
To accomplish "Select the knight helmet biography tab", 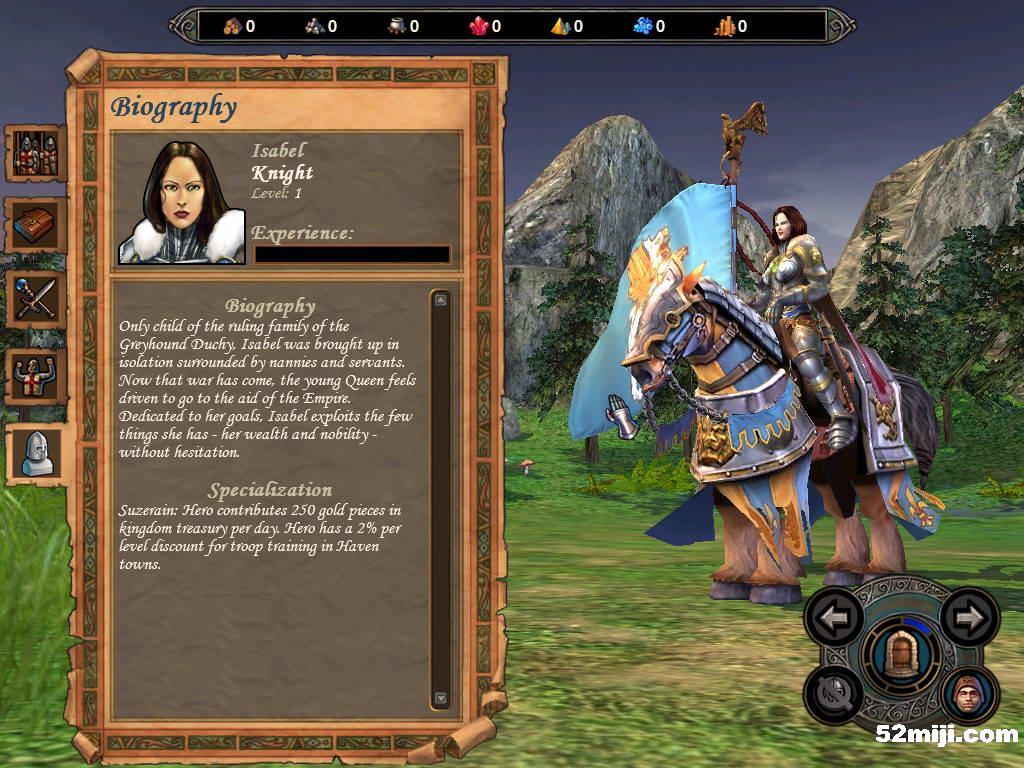I will click(36, 452).
